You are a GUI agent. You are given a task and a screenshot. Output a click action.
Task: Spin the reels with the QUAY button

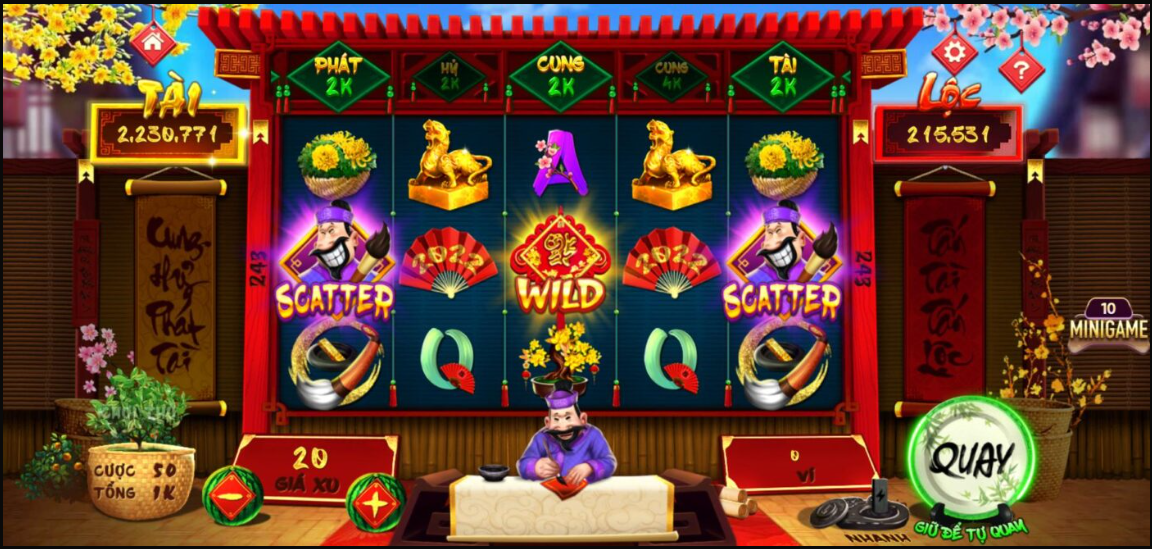[x=969, y=460]
